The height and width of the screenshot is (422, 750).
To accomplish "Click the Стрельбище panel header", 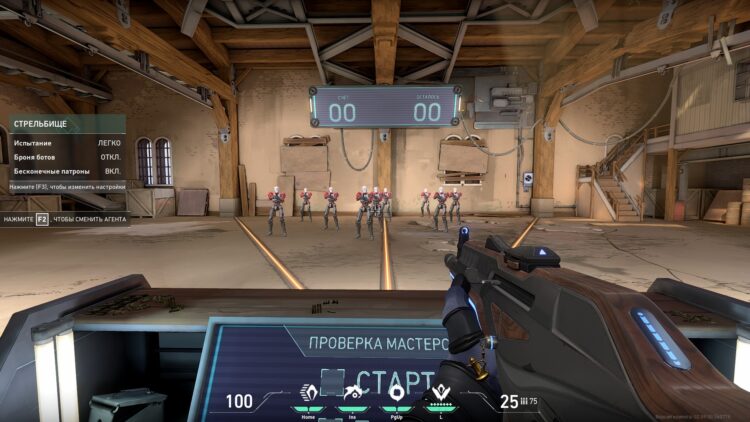I will [67, 126].
